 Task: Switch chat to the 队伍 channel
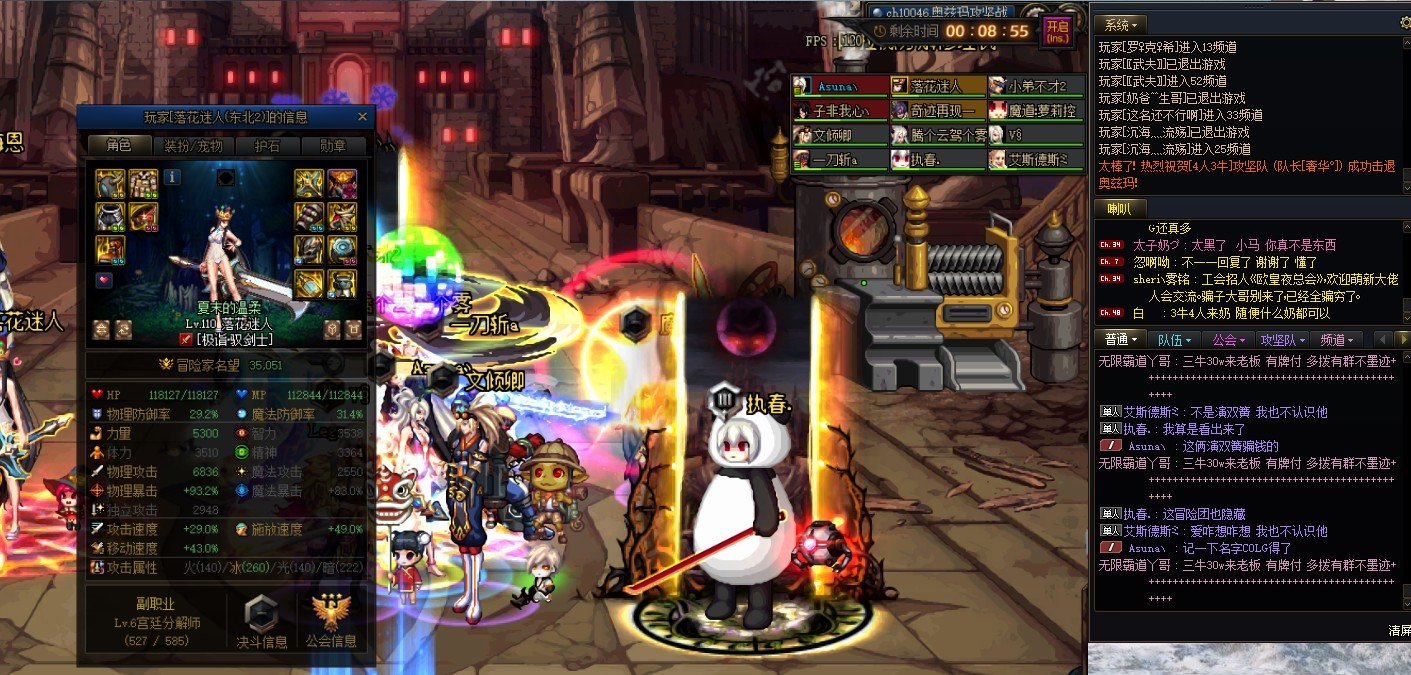[1172, 340]
